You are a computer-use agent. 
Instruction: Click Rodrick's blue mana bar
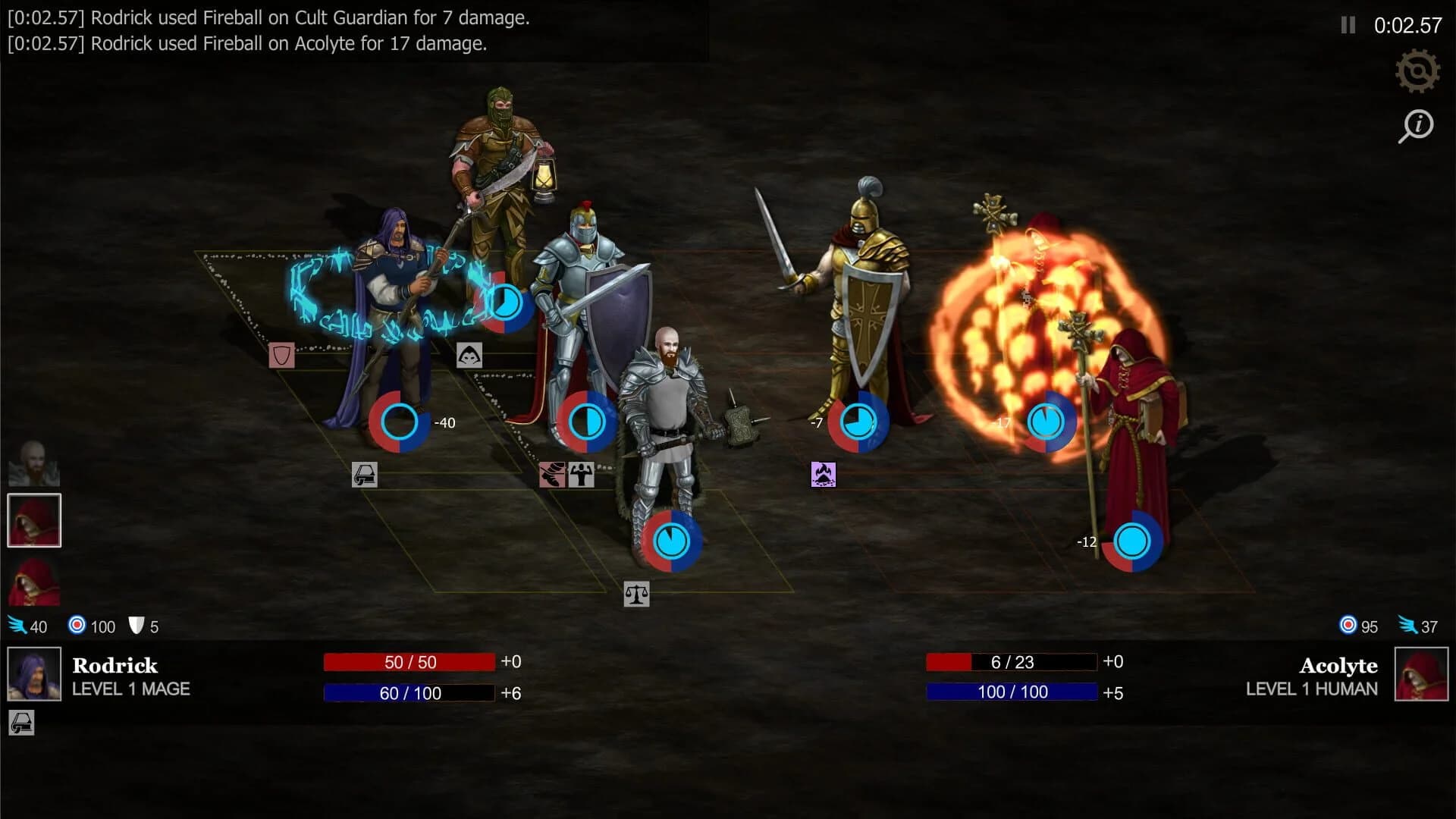pyautogui.click(x=409, y=692)
